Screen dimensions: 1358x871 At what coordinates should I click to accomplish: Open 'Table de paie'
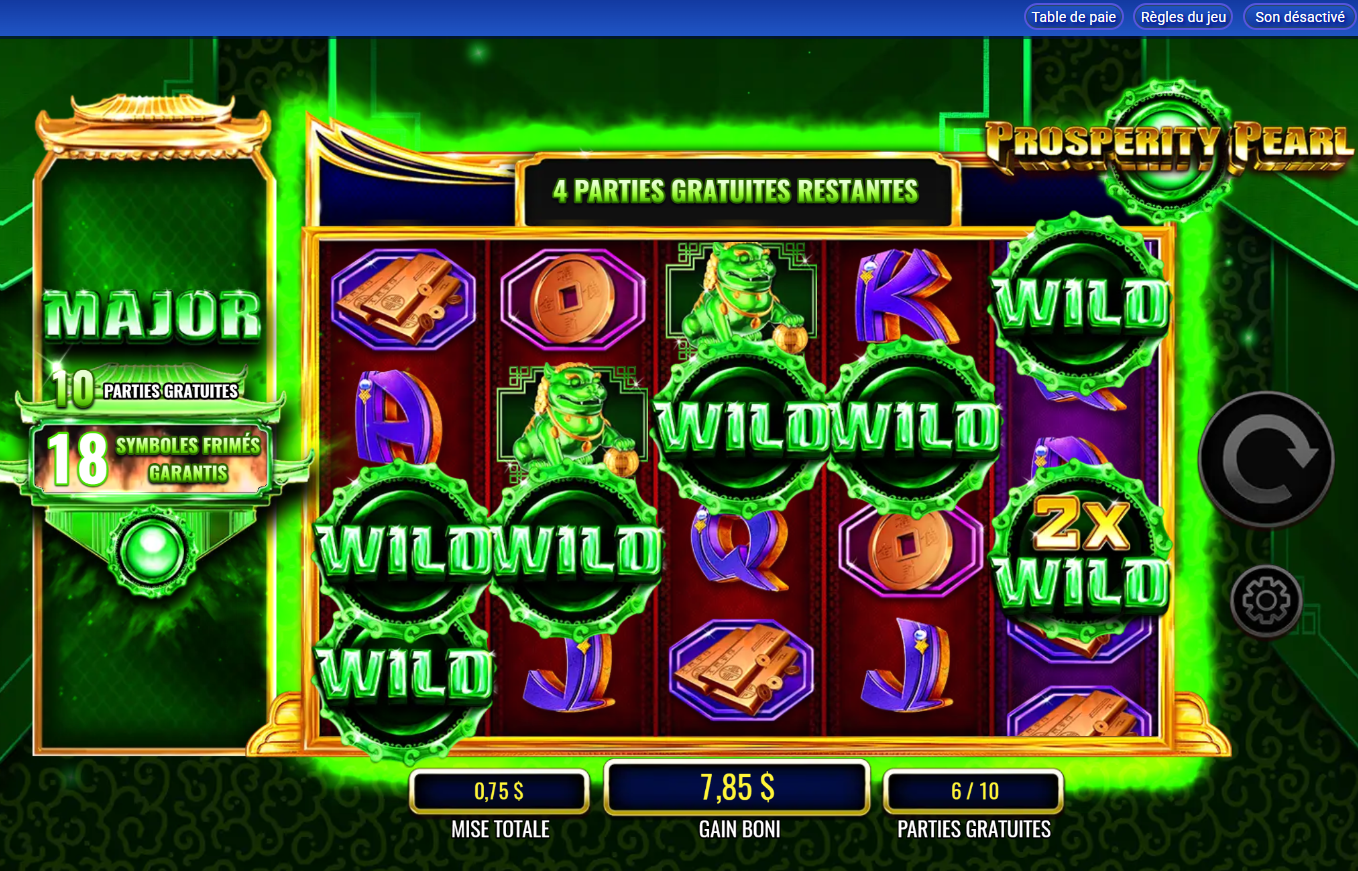click(1073, 16)
